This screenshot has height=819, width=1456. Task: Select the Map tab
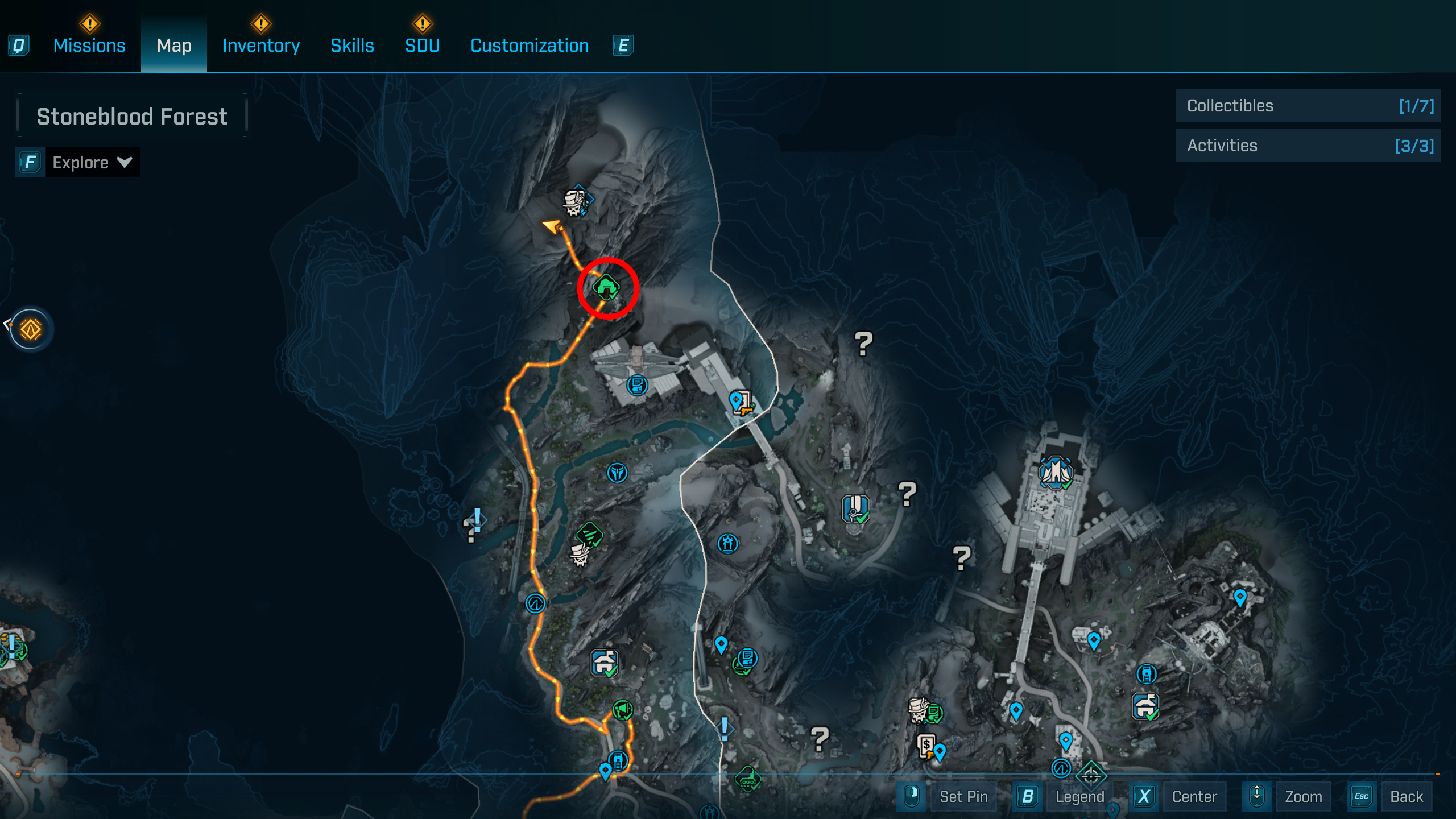pos(174,45)
